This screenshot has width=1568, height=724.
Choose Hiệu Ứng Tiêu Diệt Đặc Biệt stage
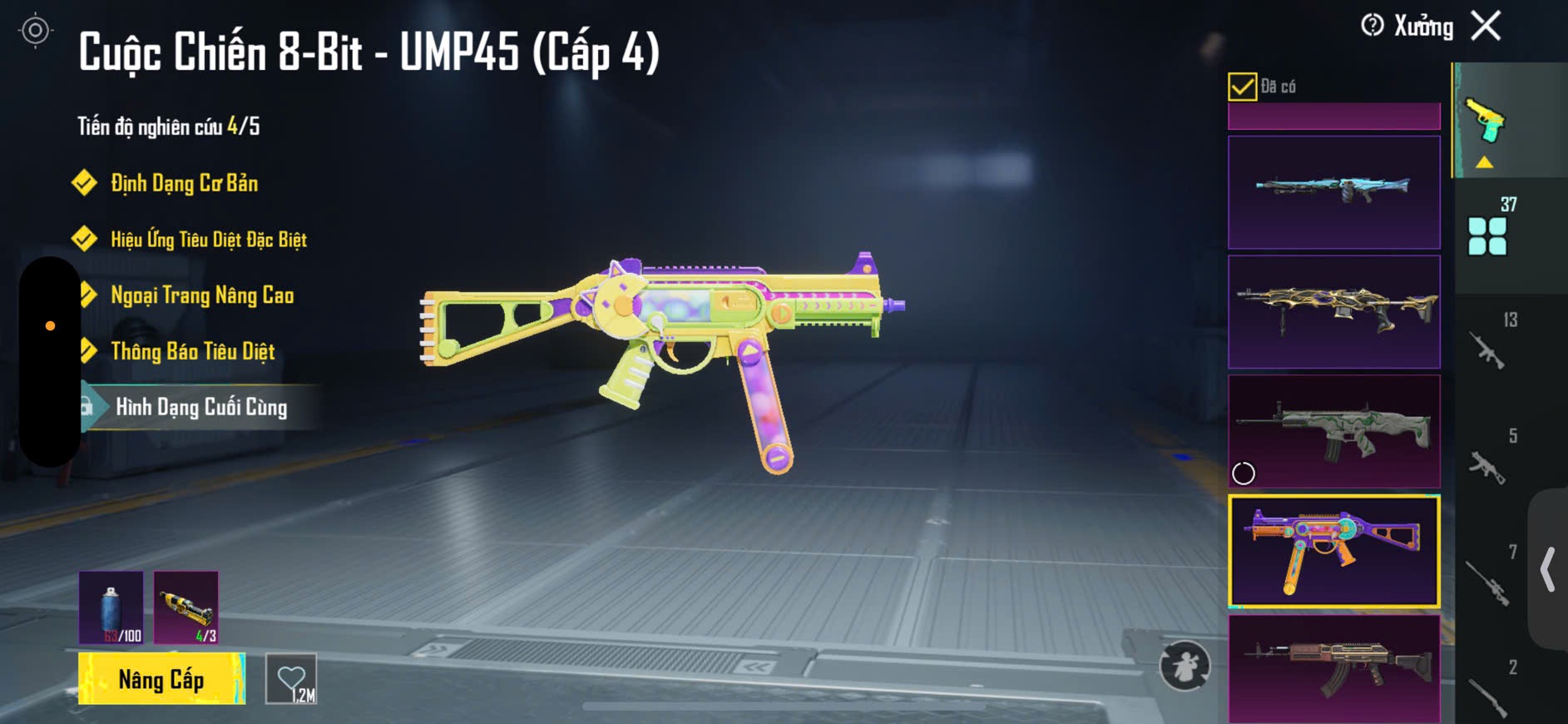[x=208, y=240]
